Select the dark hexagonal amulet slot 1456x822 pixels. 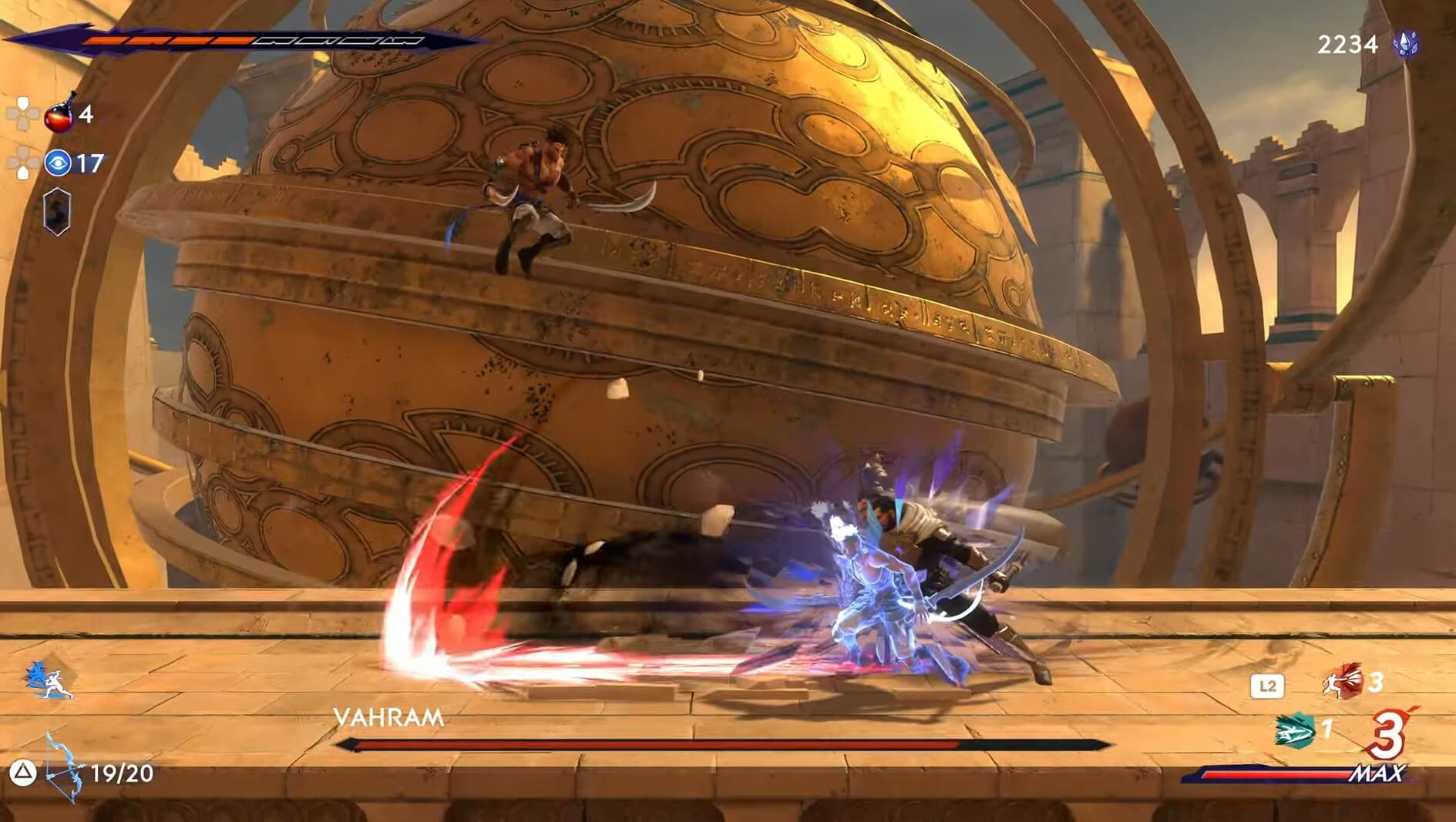pos(57,210)
